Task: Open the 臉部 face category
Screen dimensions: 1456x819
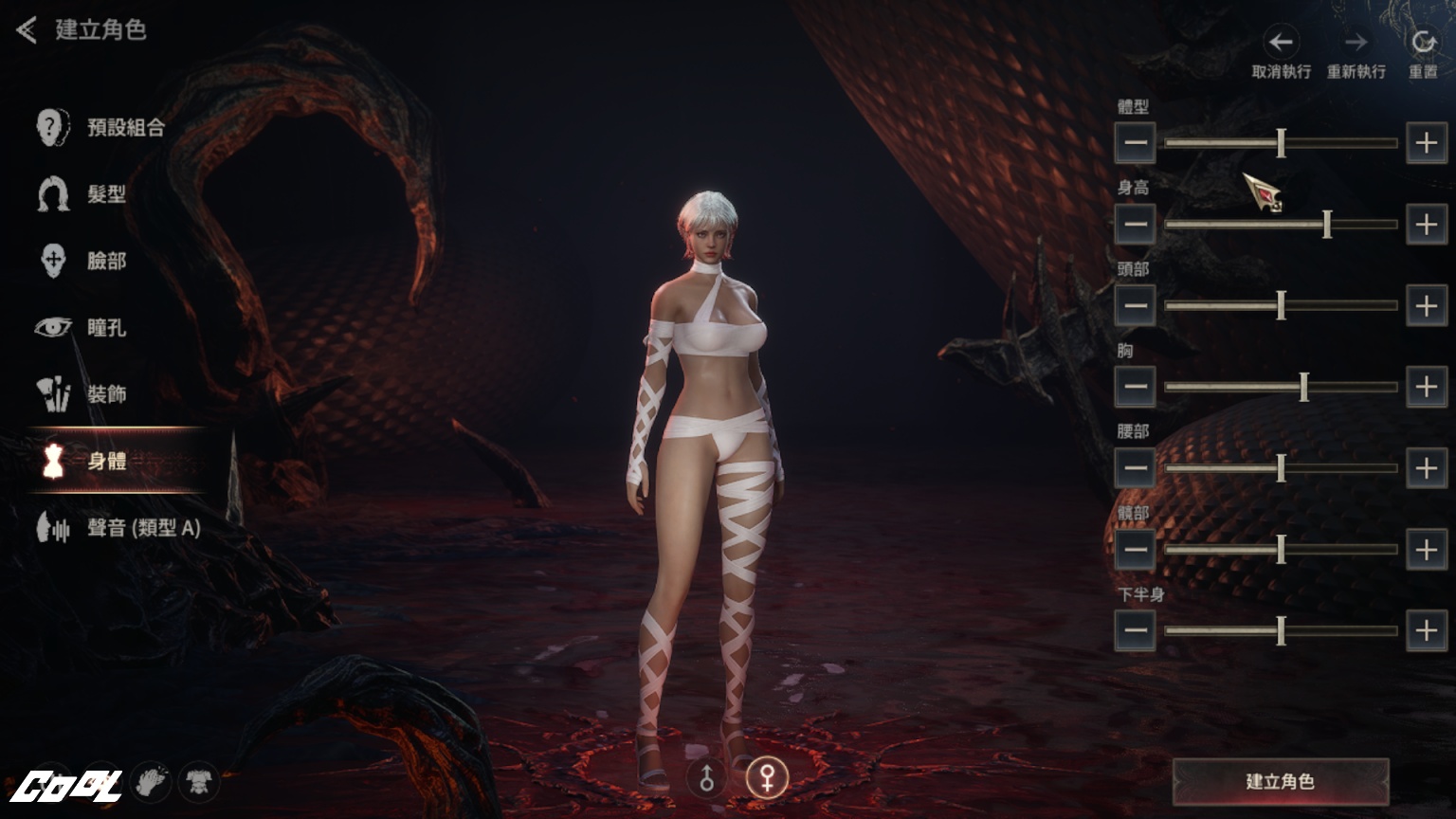Action: click(83, 261)
